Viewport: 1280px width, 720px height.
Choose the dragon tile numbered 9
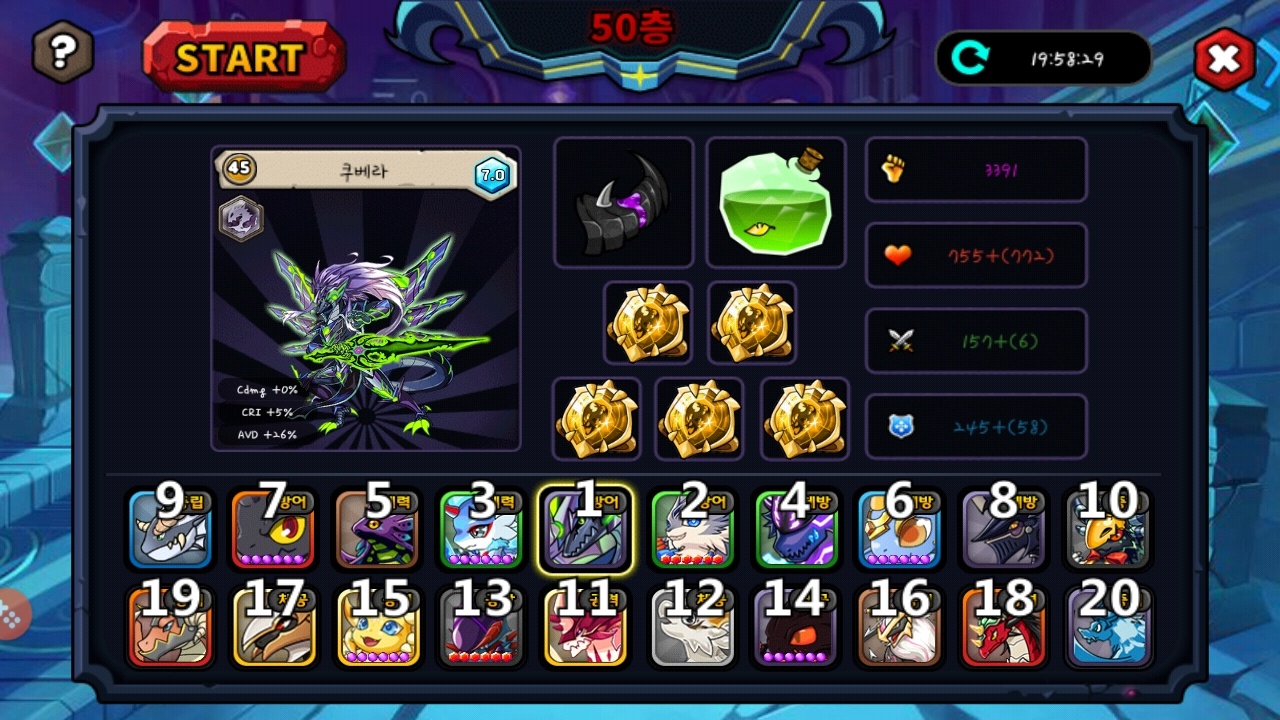(169, 530)
